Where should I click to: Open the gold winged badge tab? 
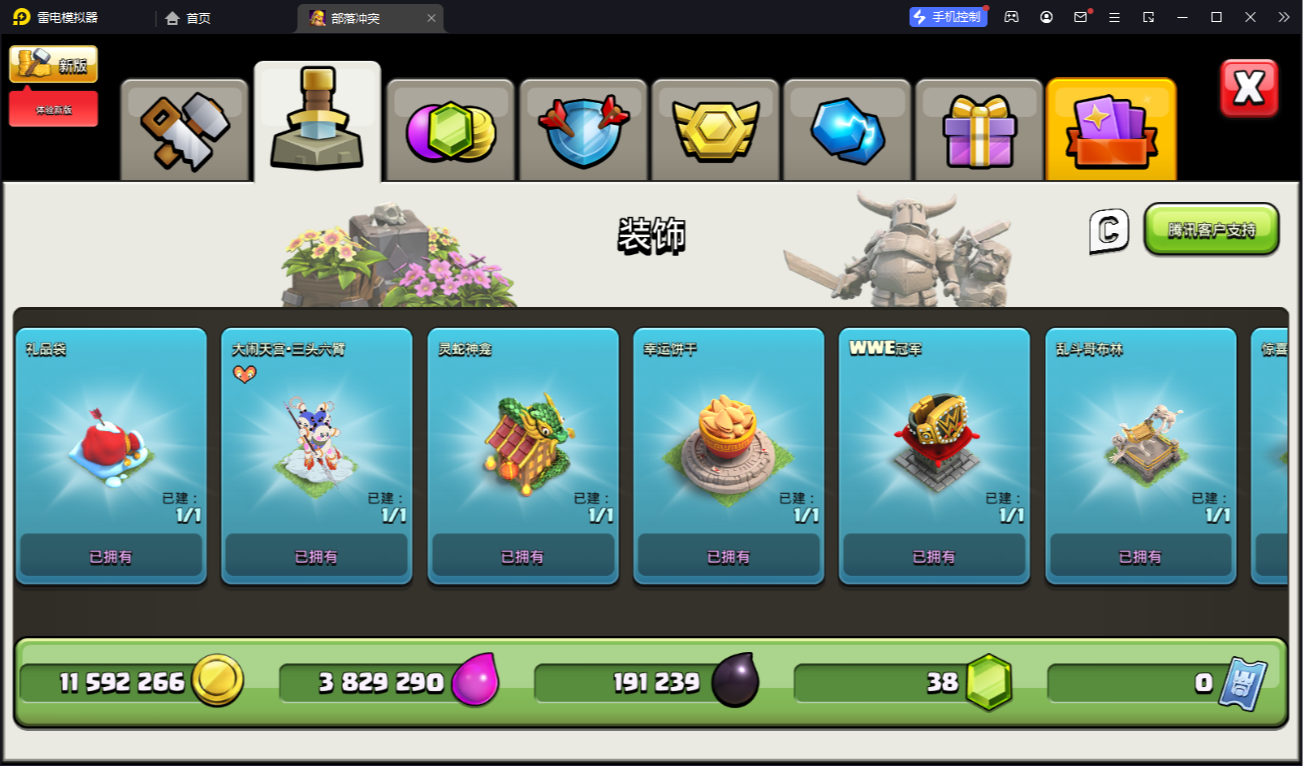tap(715, 130)
